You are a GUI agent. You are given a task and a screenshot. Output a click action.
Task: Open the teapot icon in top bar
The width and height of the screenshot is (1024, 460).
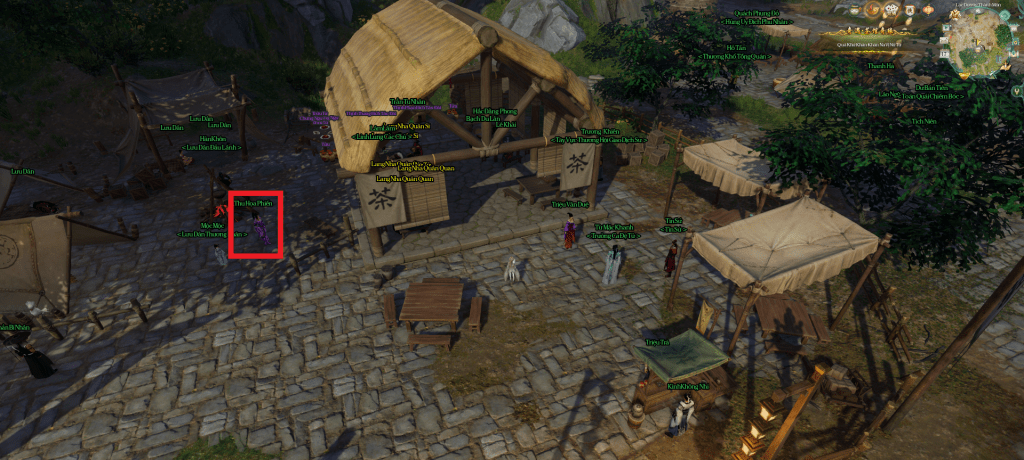855,9
